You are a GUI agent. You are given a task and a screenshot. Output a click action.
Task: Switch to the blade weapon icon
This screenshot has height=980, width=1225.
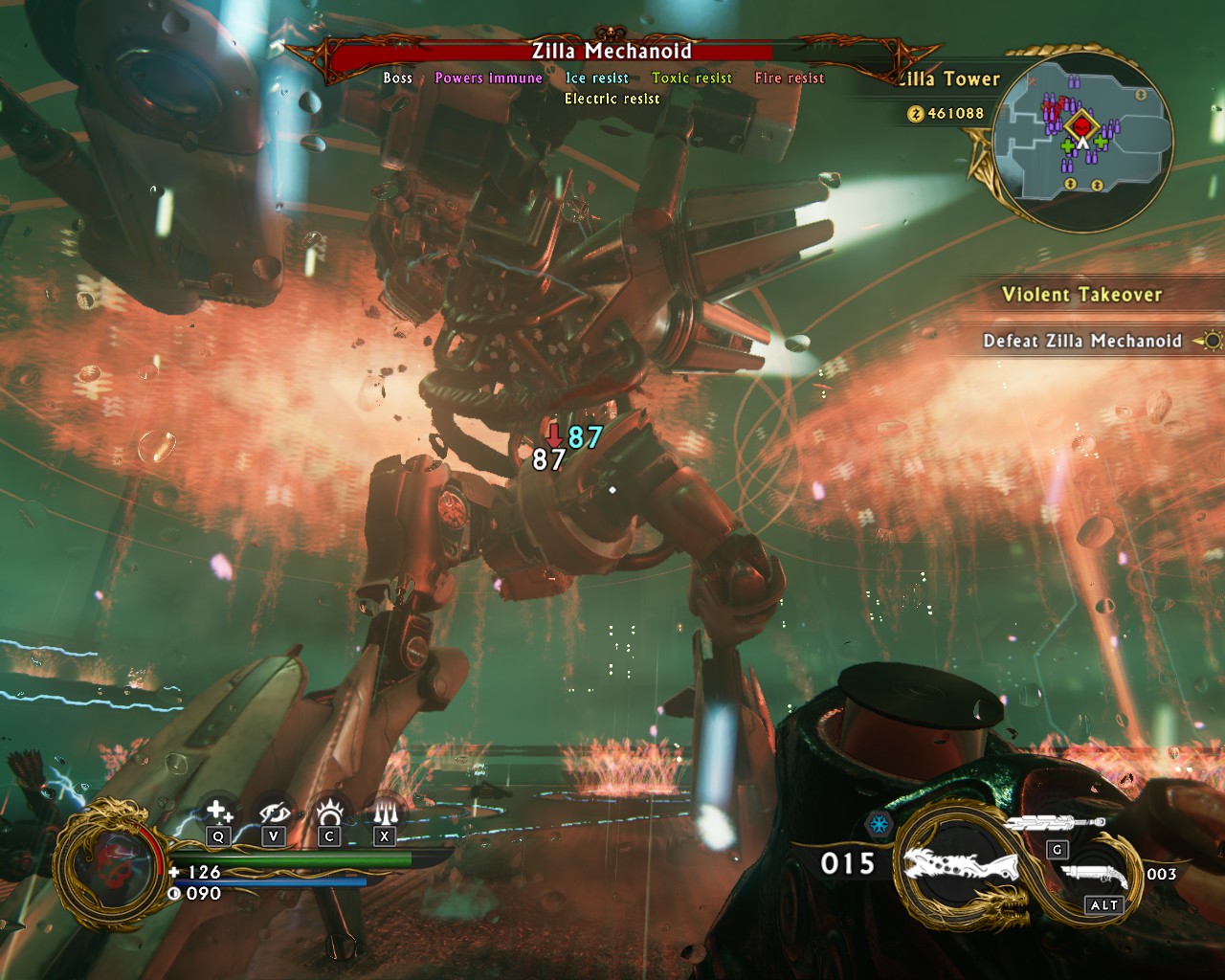(1055, 823)
